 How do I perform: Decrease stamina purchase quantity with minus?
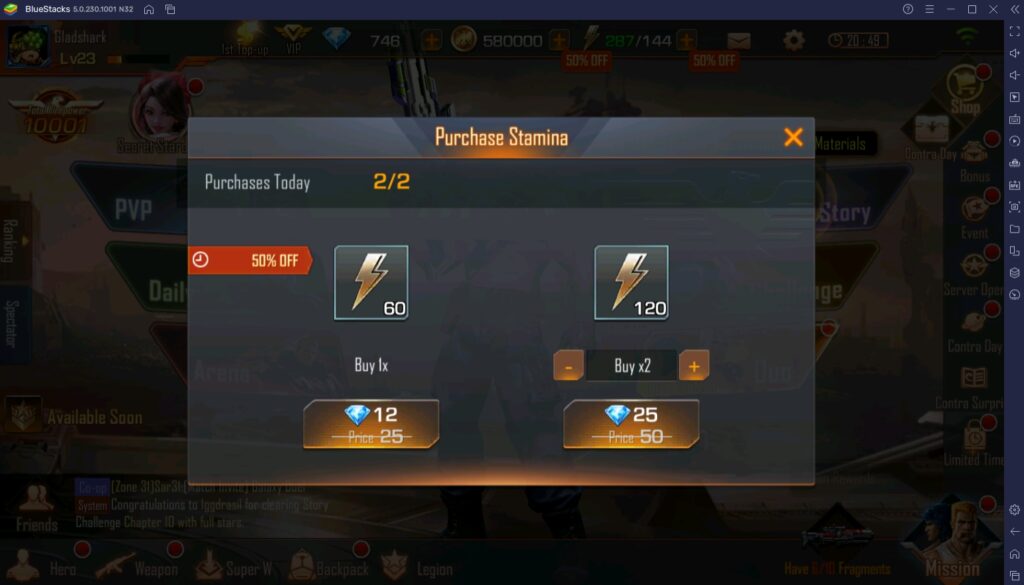click(x=568, y=366)
